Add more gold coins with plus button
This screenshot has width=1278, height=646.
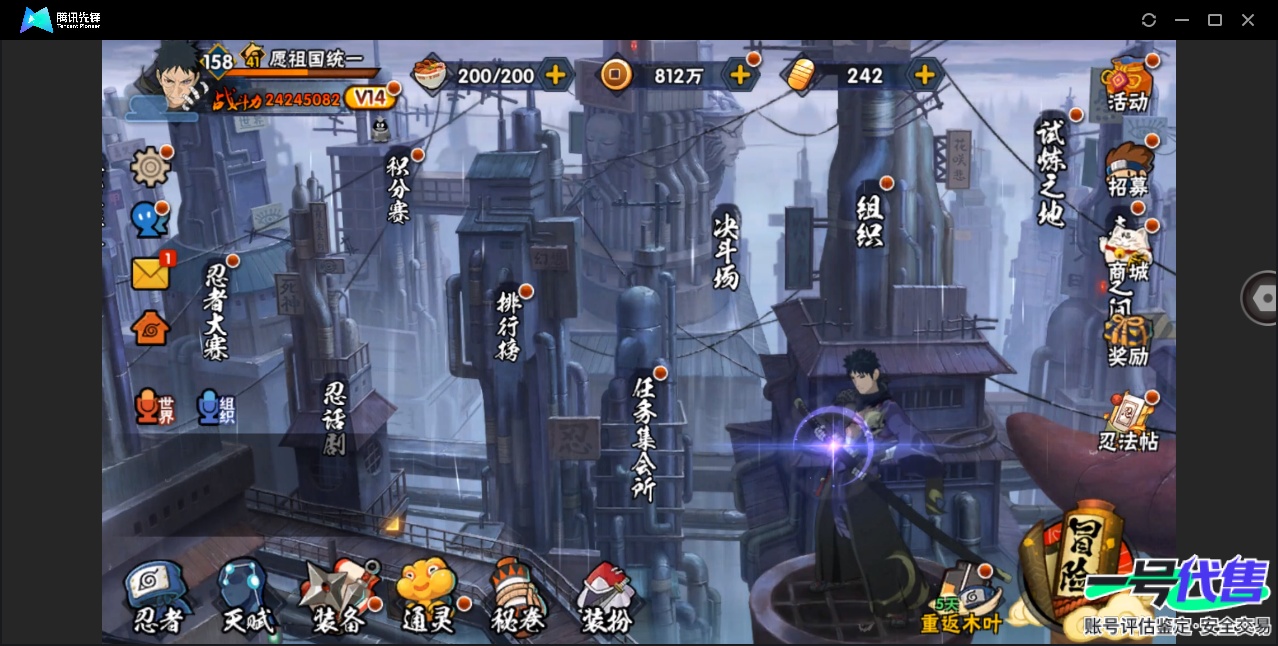coord(740,75)
